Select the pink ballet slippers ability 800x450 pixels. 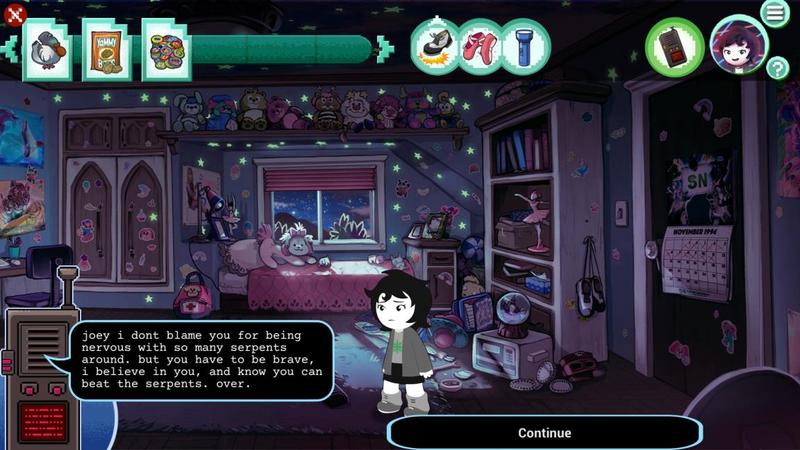[x=480, y=46]
